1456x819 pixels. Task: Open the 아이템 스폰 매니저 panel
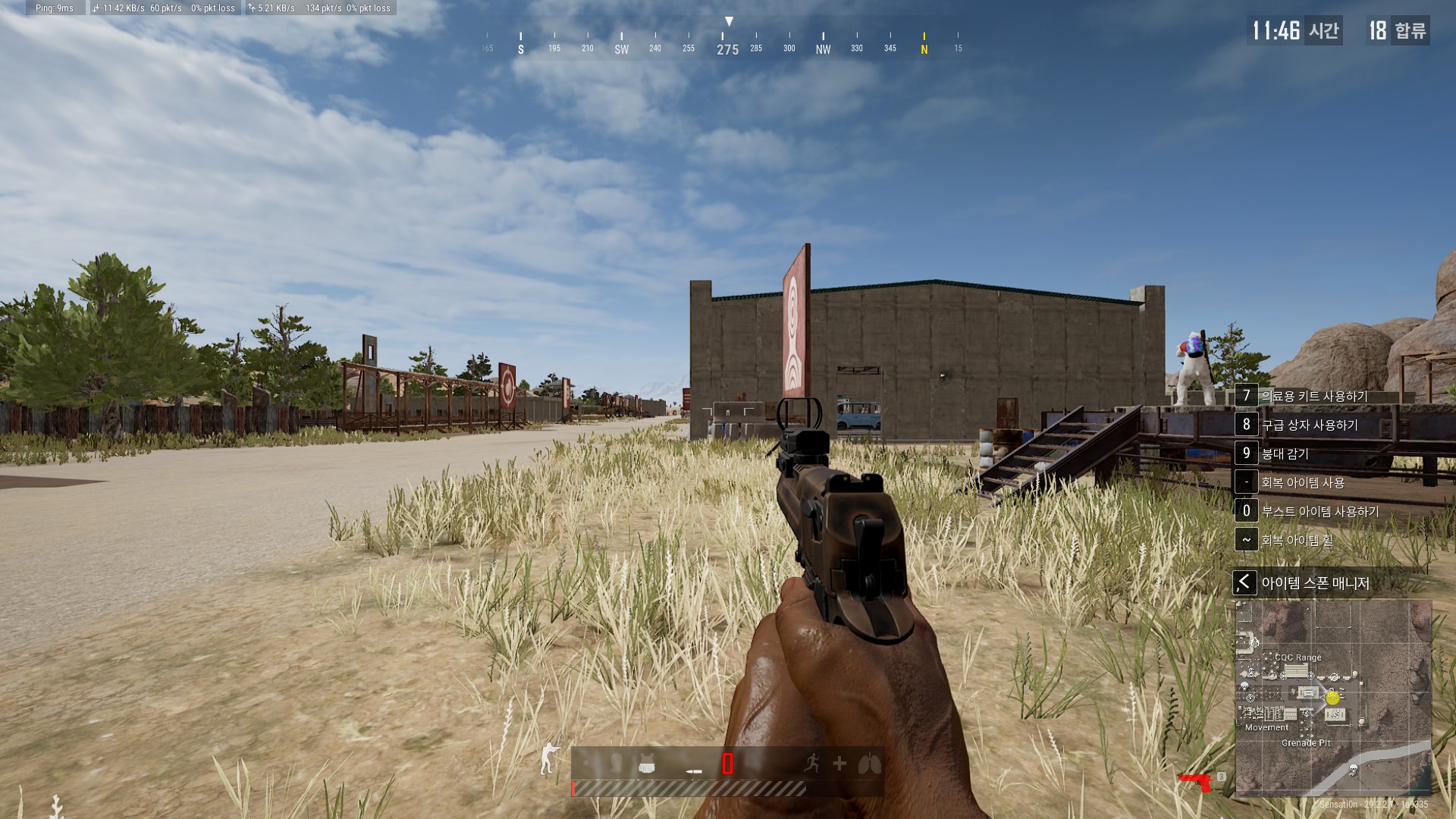click(1314, 583)
